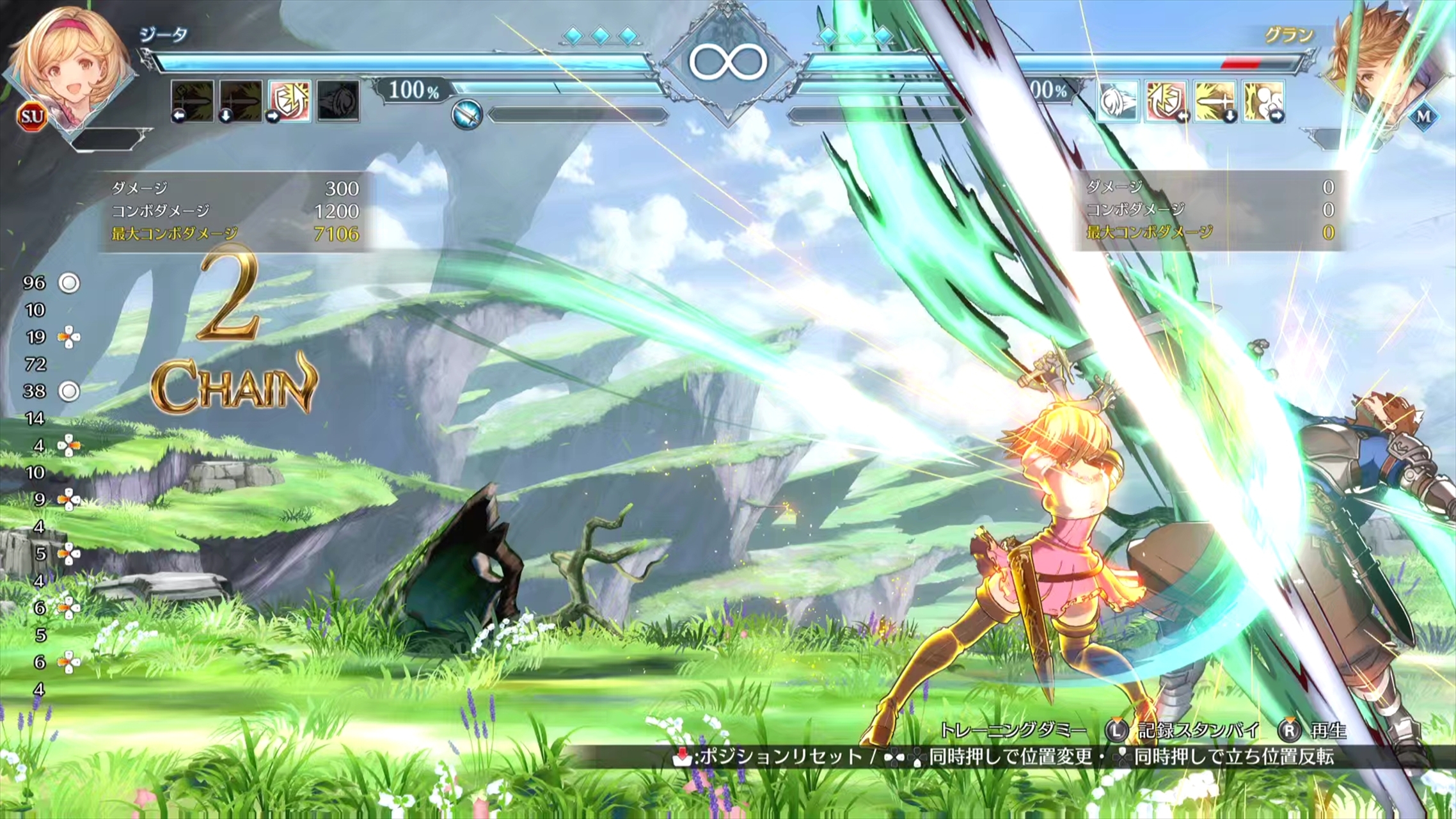Select Djeeta's sword skill with left arrow
This screenshot has height=819, width=1456.
pyautogui.click(x=192, y=100)
